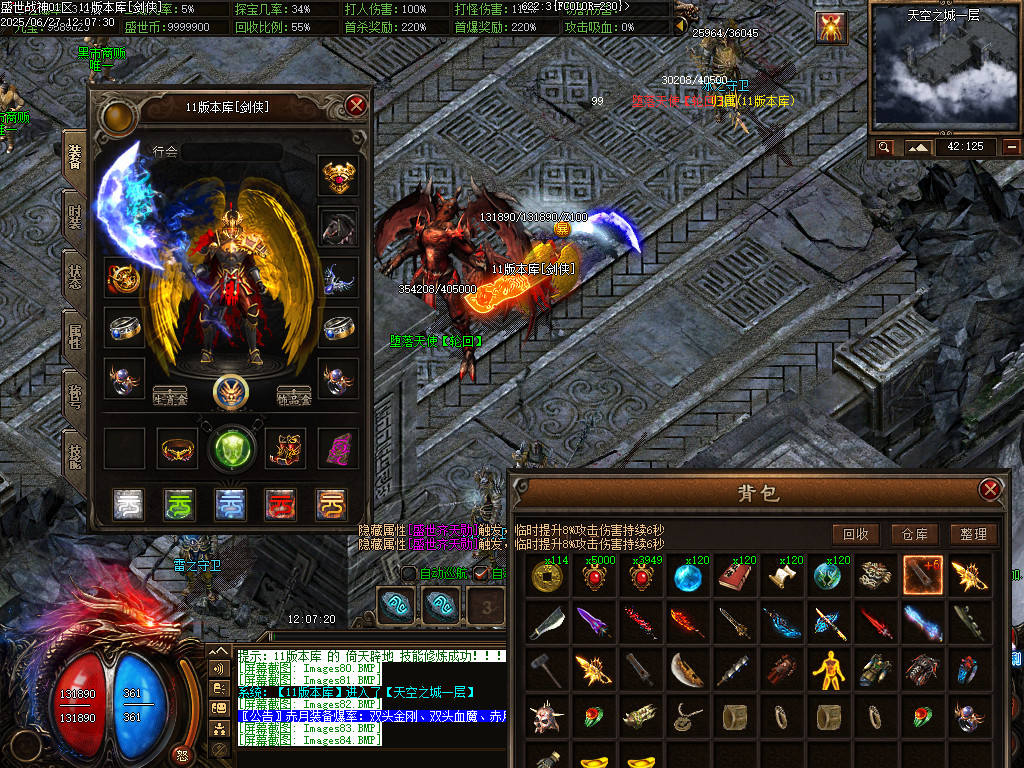The height and width of the screenshot is (768, 1024).
Task: Select the golden human figure item
Action: pyautogui.click(x=829, y=670)
